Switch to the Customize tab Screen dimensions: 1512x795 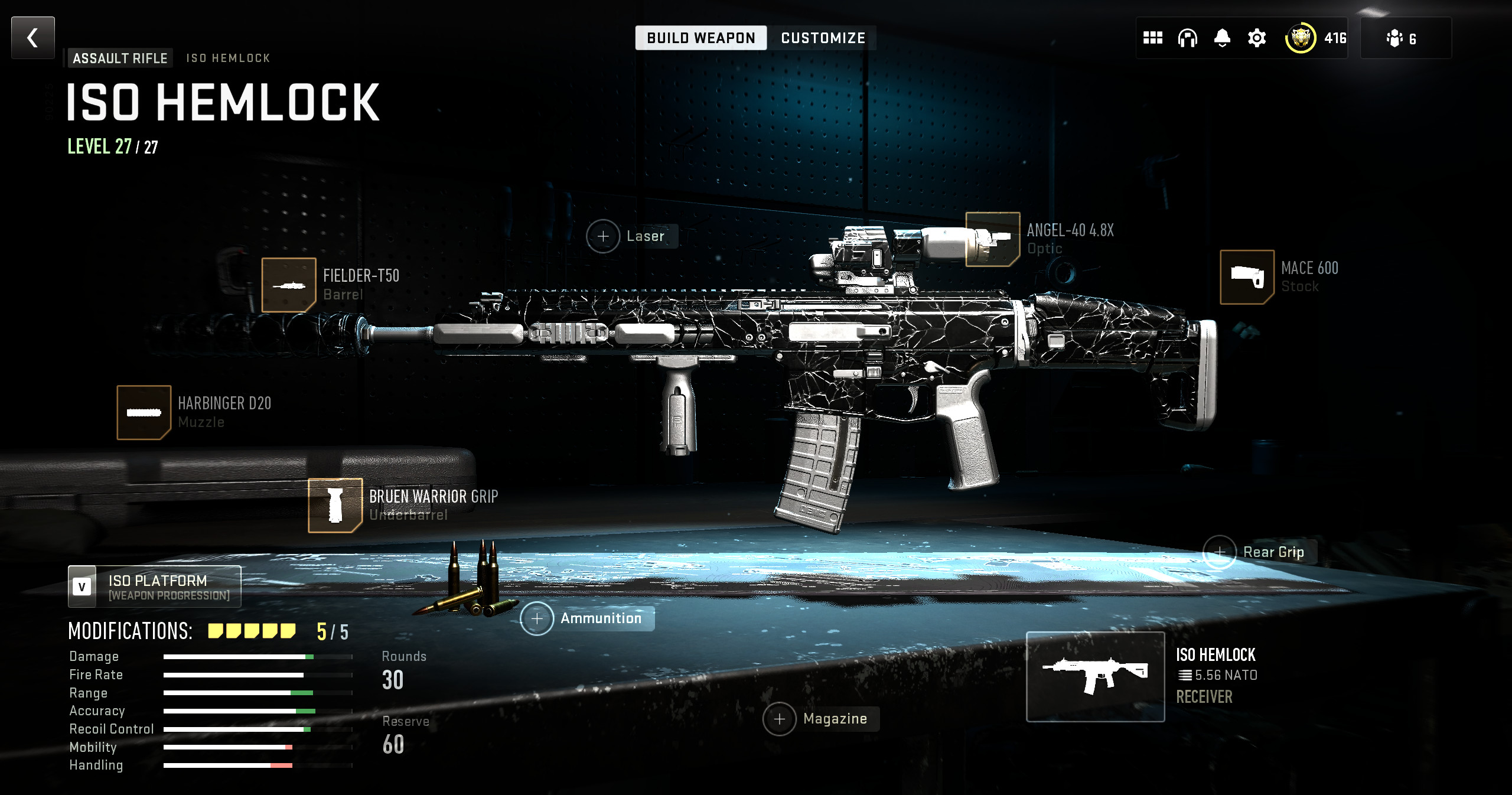(x=823, y=38)
